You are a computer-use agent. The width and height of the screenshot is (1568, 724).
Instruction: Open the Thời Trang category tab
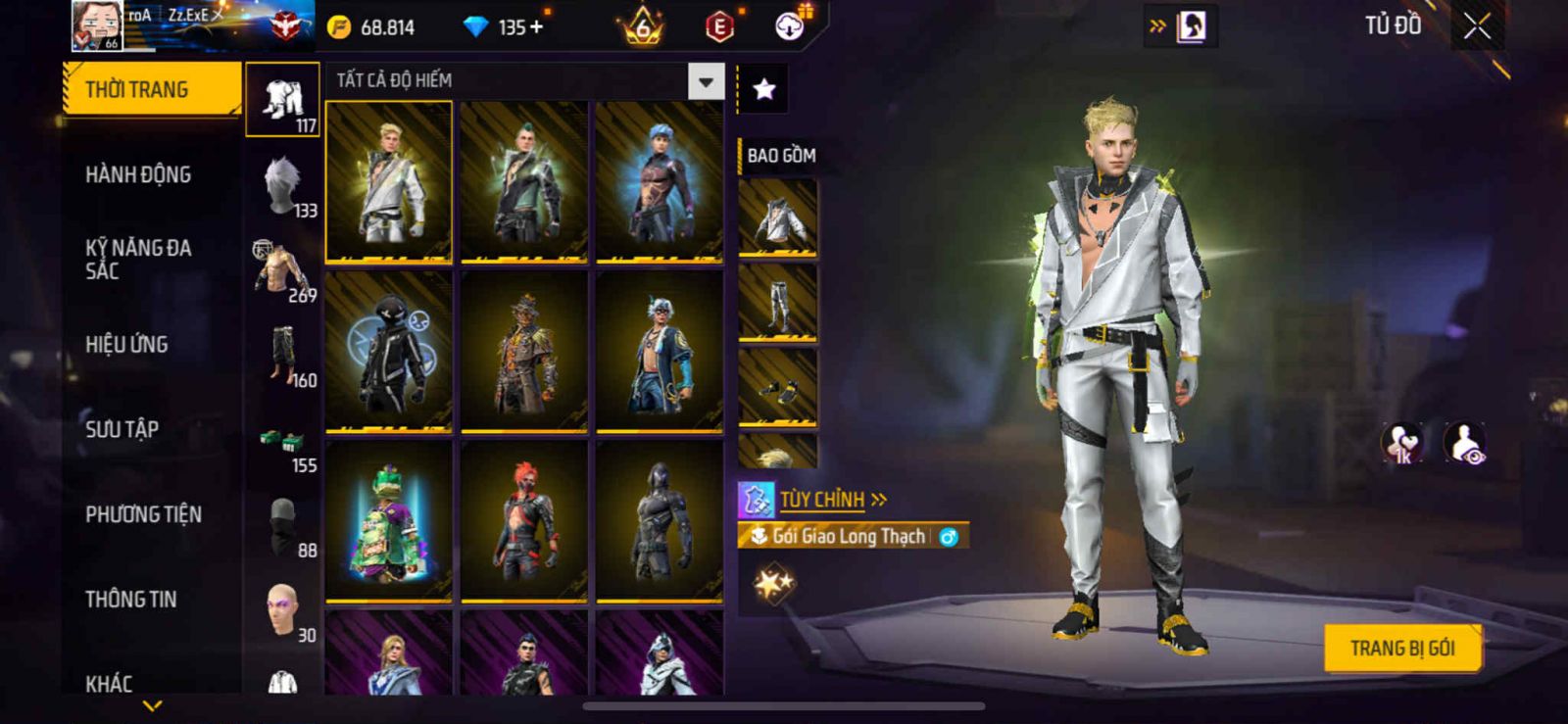(151, 90)
